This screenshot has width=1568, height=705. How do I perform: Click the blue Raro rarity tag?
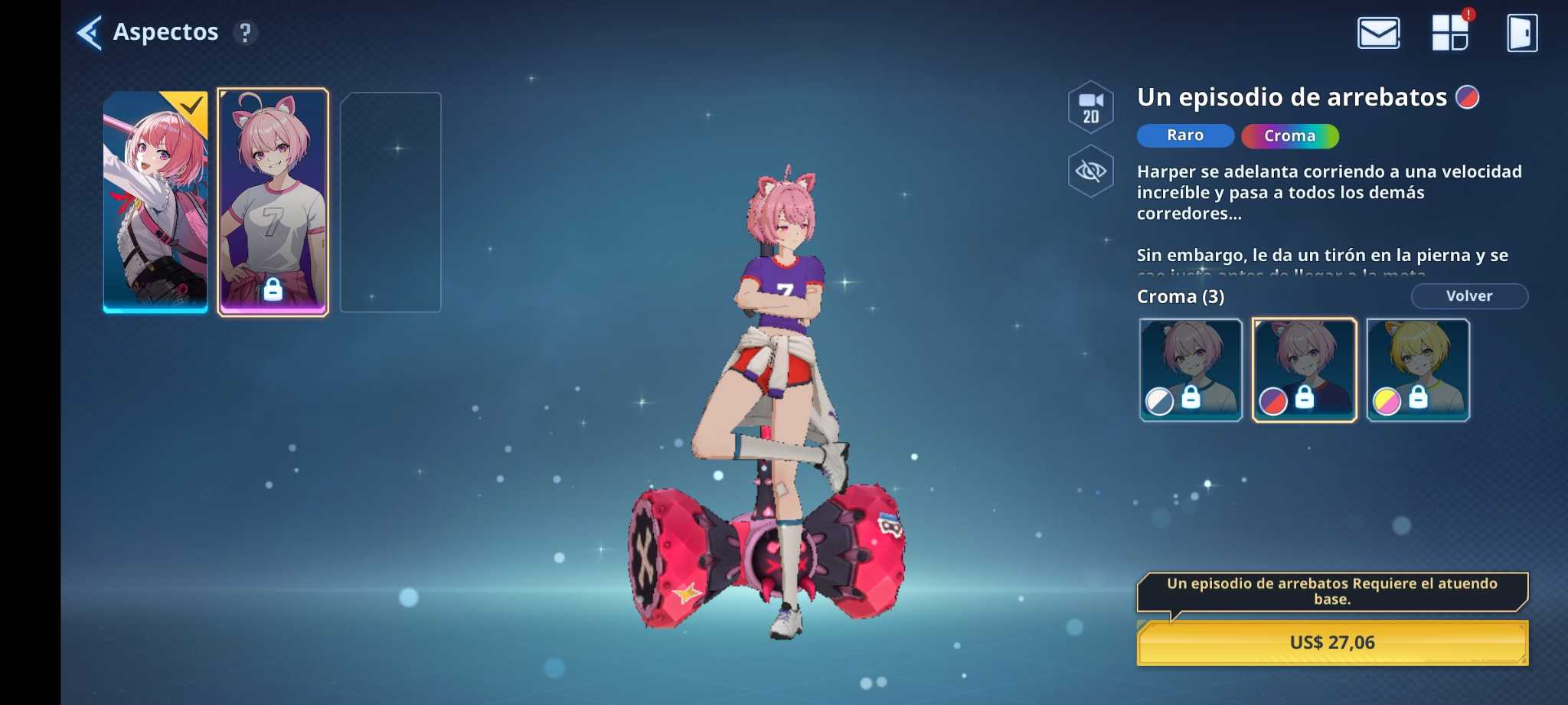1184,135
